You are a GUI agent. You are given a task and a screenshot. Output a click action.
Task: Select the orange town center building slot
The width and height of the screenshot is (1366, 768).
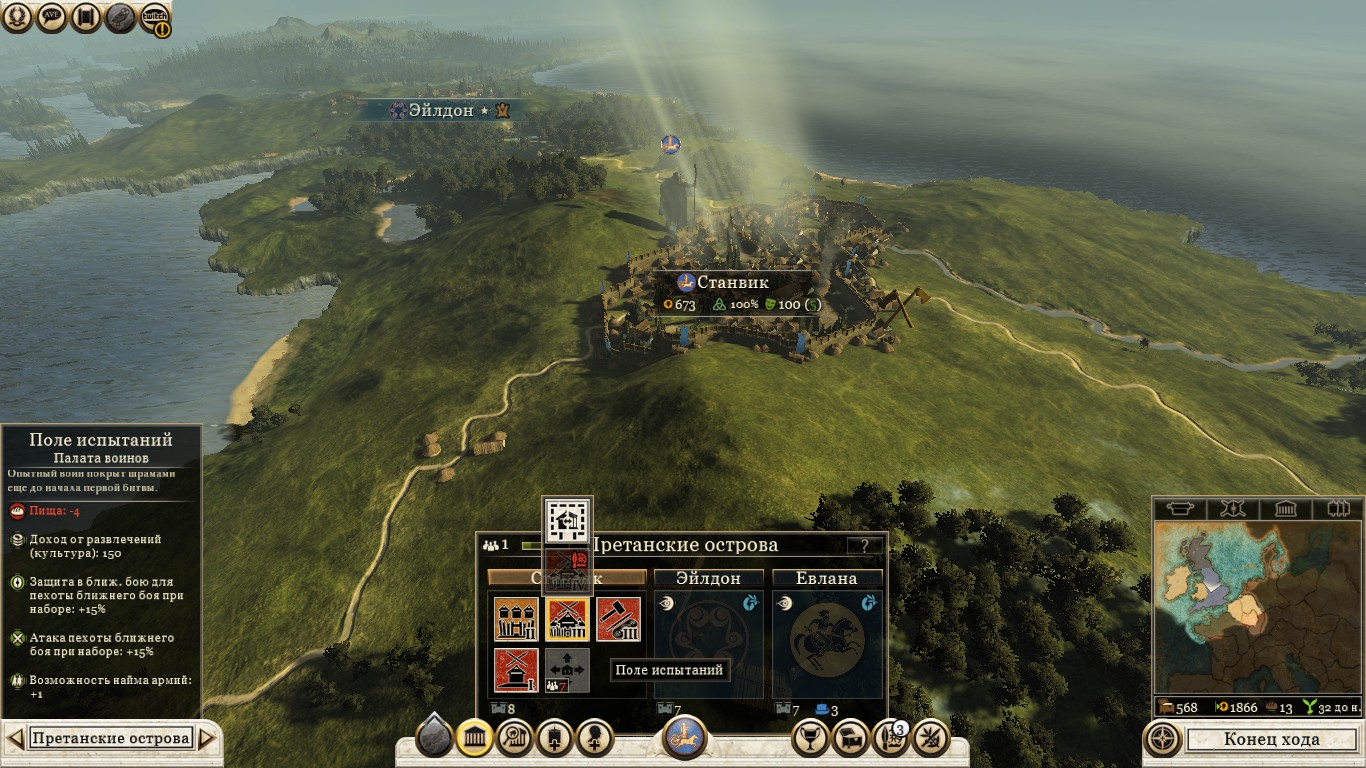click(516, 619)
